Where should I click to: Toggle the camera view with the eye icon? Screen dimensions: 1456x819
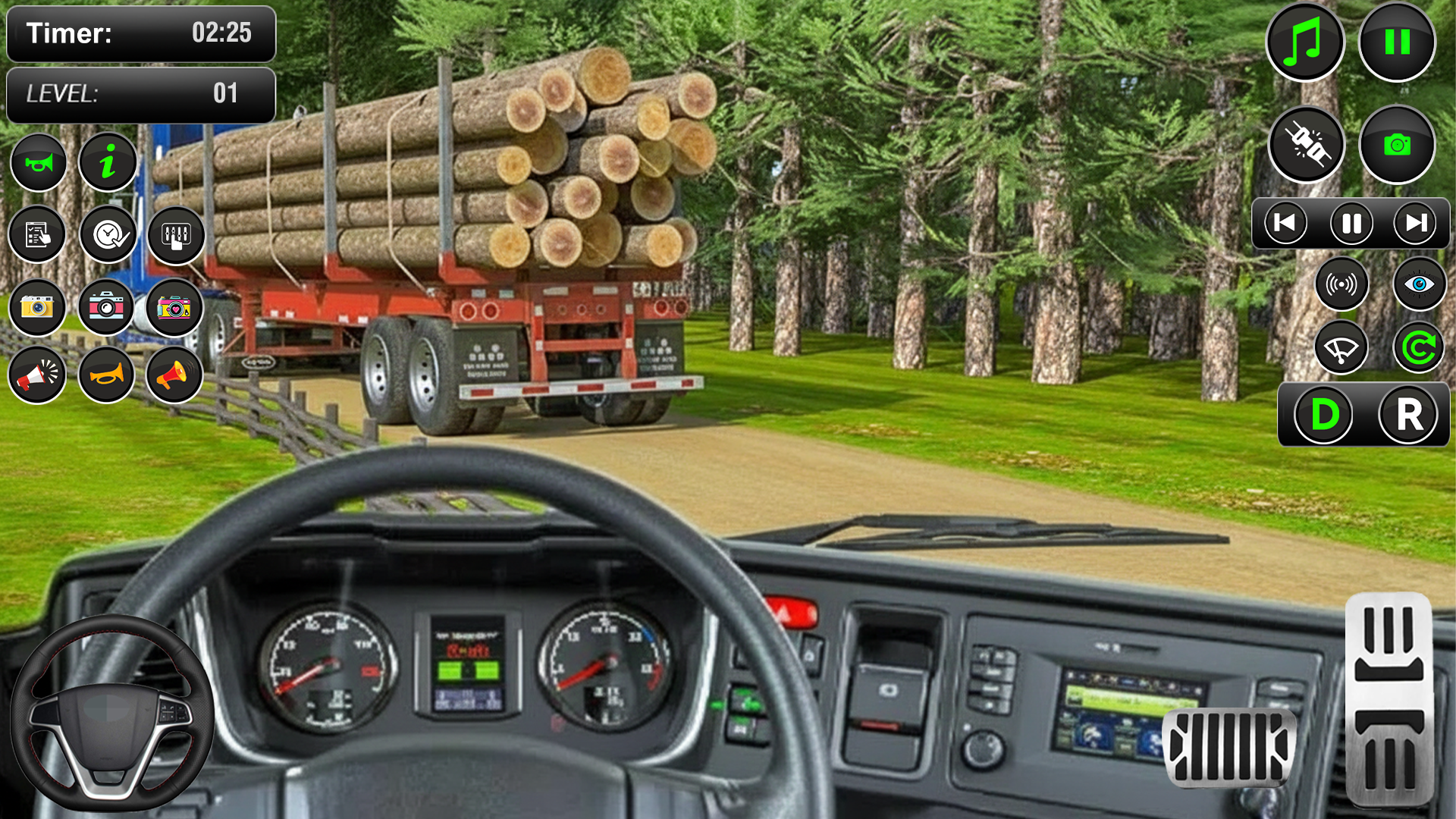tap(1420, 283)
